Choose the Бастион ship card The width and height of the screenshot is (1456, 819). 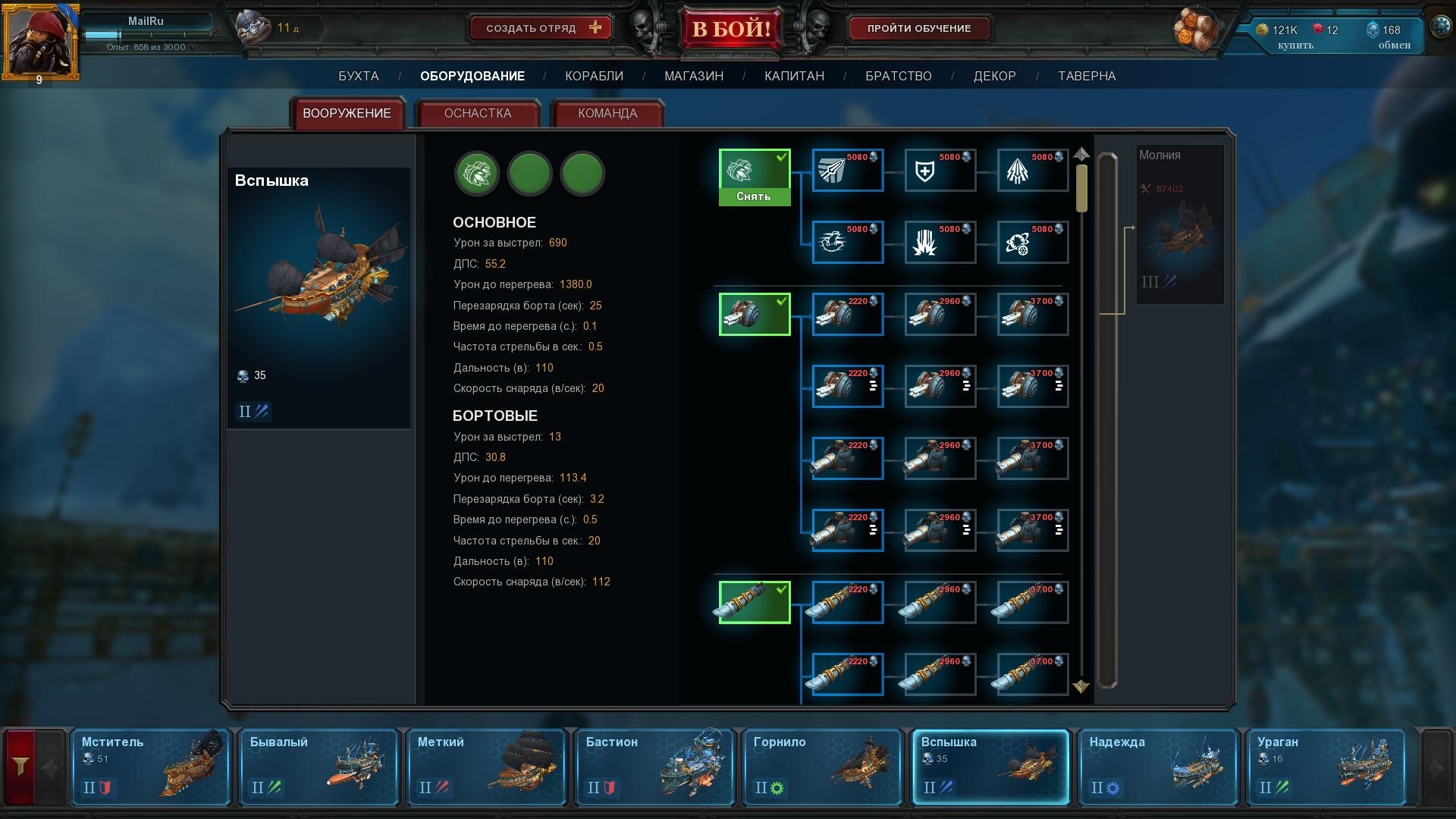pyautogui.click(x=654, y=767)
